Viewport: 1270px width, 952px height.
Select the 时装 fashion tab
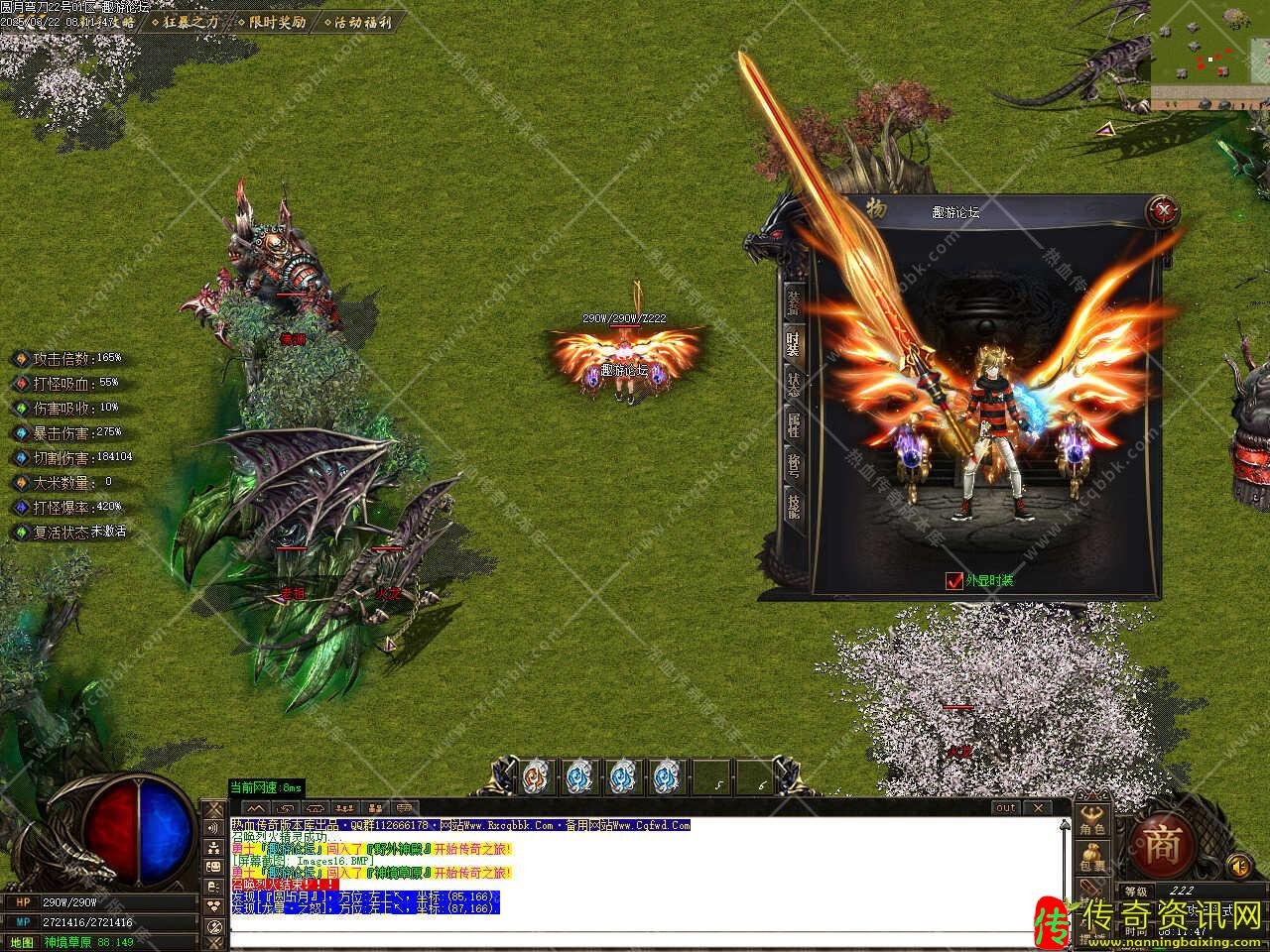[793, 343]
